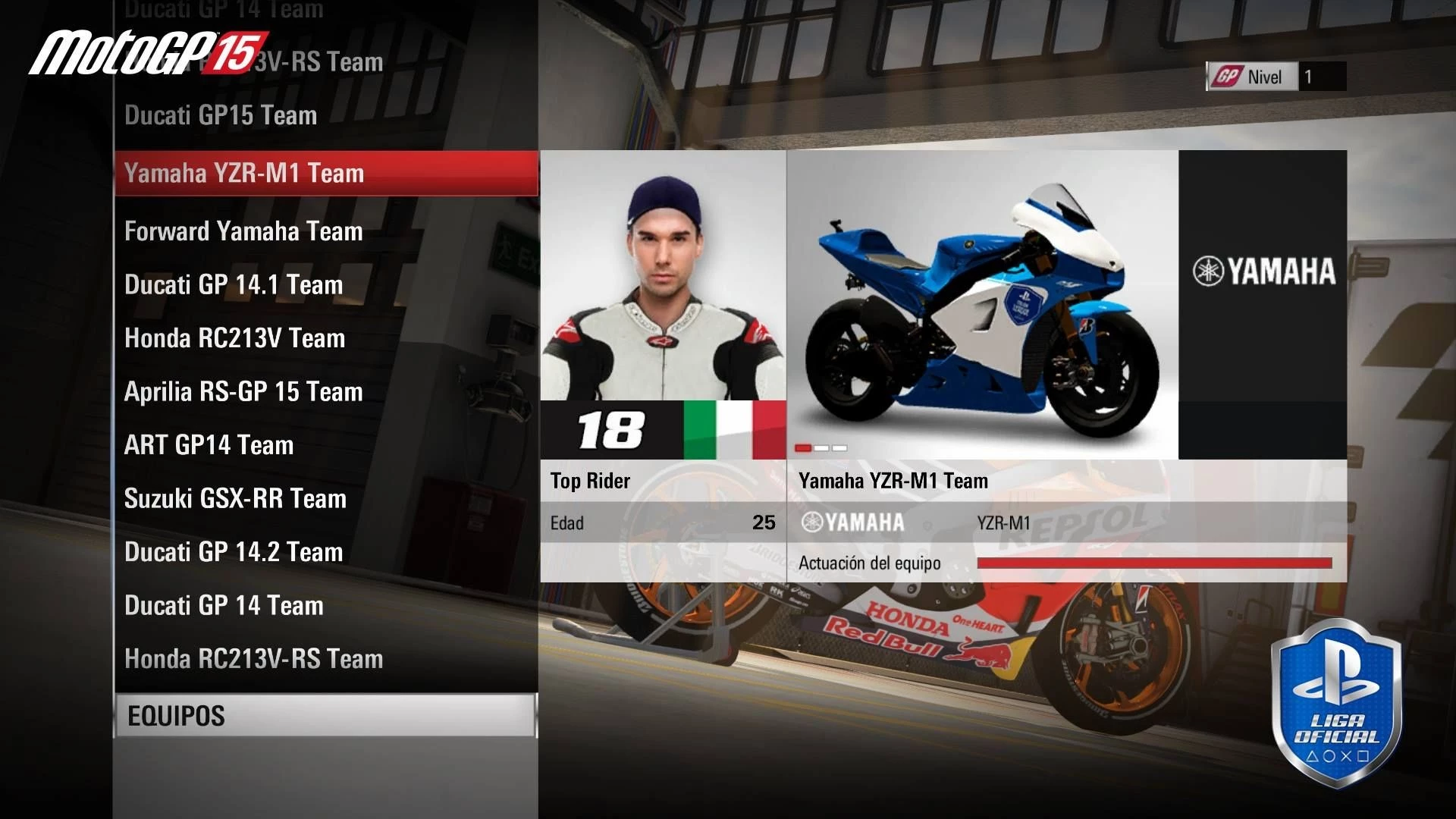This screenshot has width=1456, height=819.
Task: Select the Ducati GP15 Team entry
Action: [x=221, y=115]
